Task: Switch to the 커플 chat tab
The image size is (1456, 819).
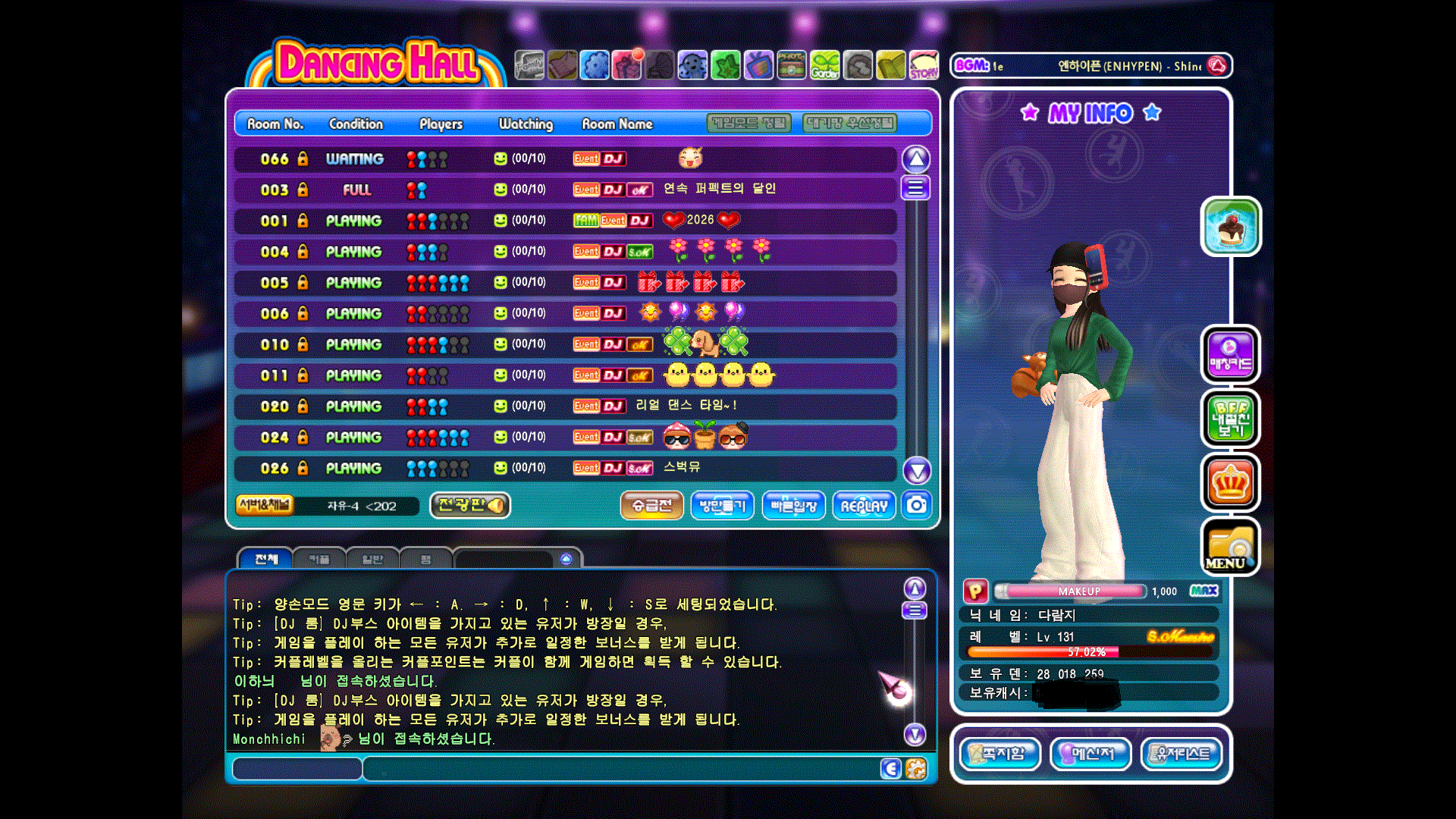Action: coord(319,560)
